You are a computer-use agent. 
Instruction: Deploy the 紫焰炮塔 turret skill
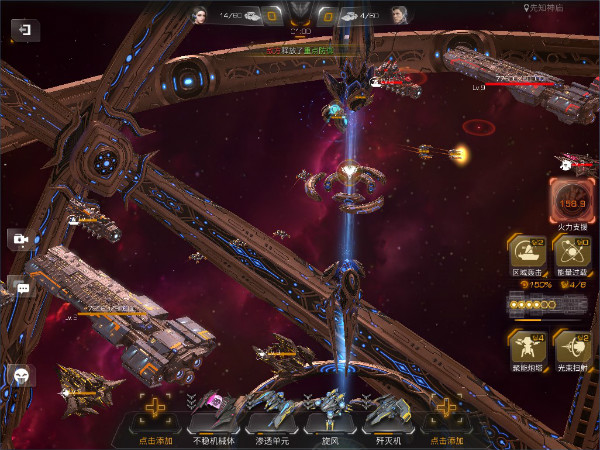pos(525,348)
